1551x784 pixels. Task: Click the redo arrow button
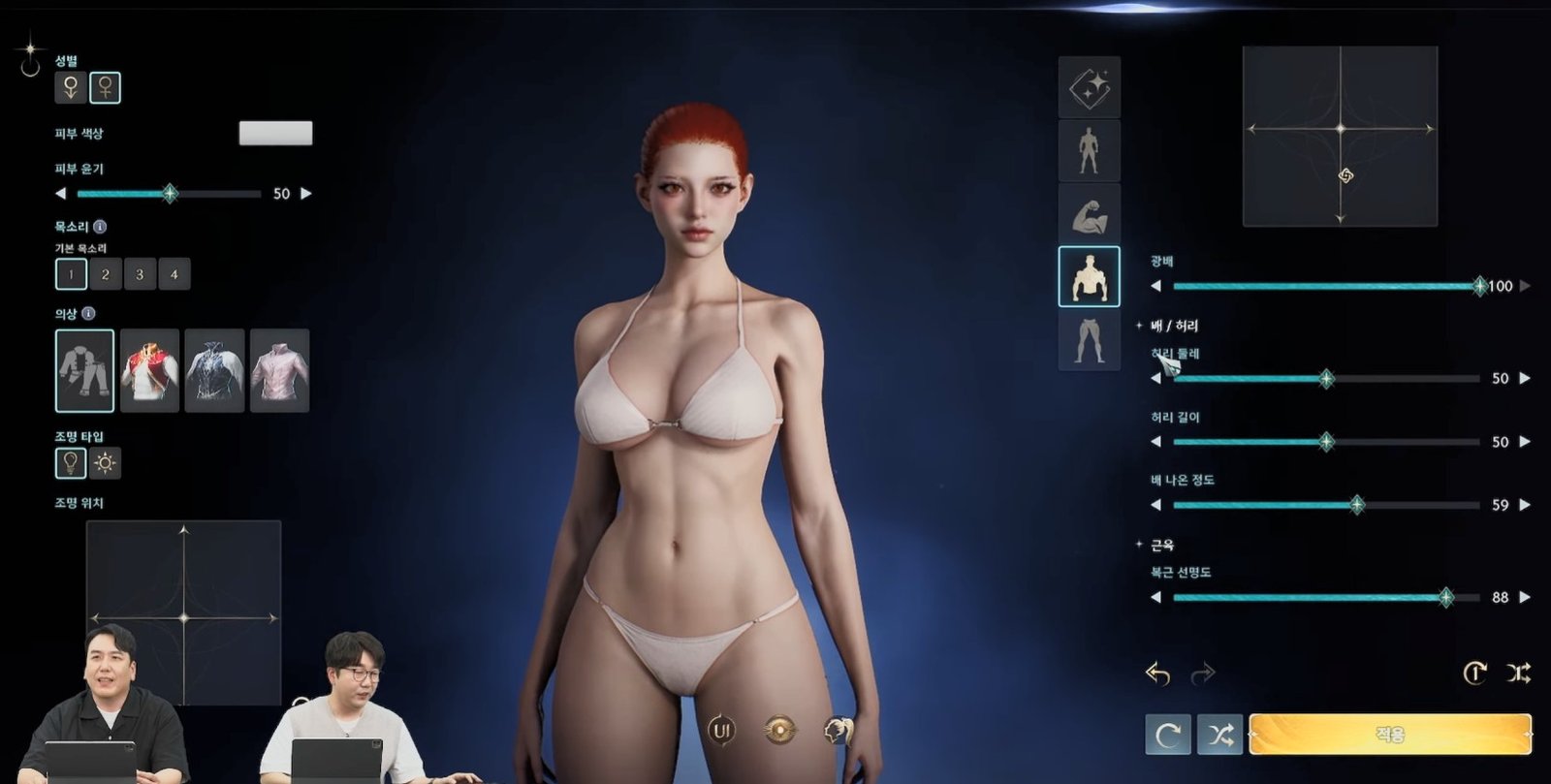1204,671
